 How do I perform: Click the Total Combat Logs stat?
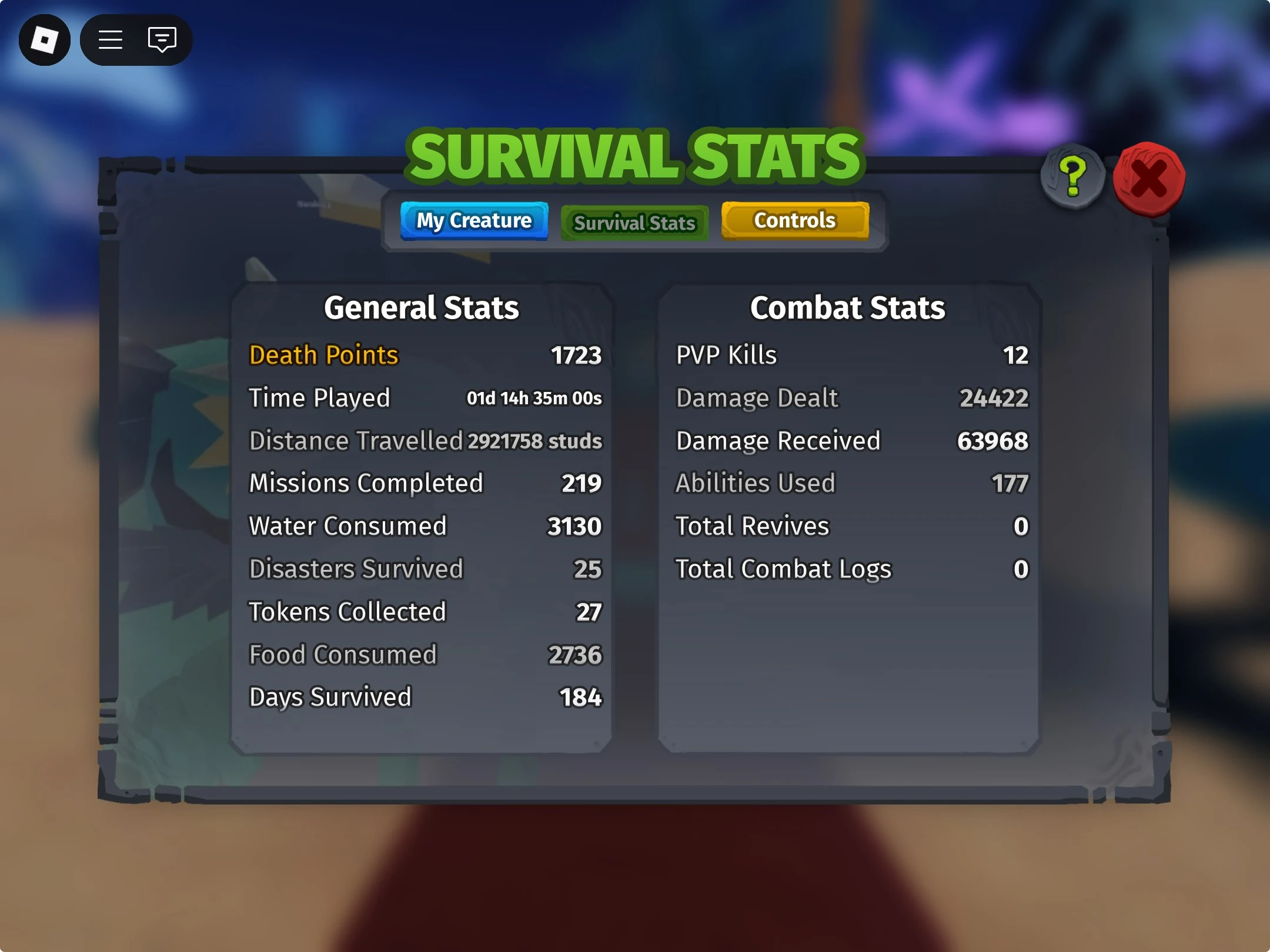tap(783, 569)
